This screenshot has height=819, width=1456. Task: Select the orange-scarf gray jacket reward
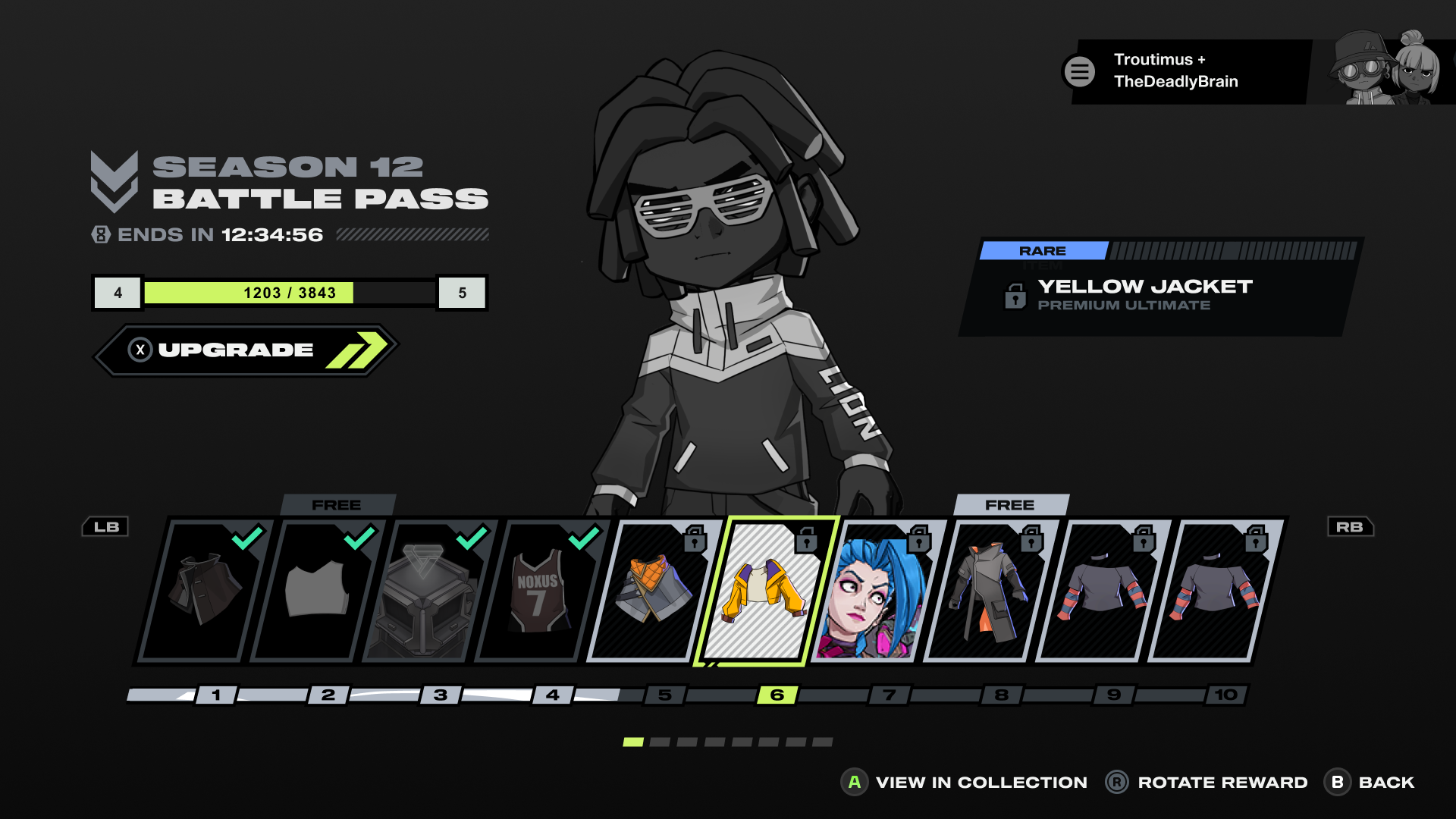click(652, 591)
